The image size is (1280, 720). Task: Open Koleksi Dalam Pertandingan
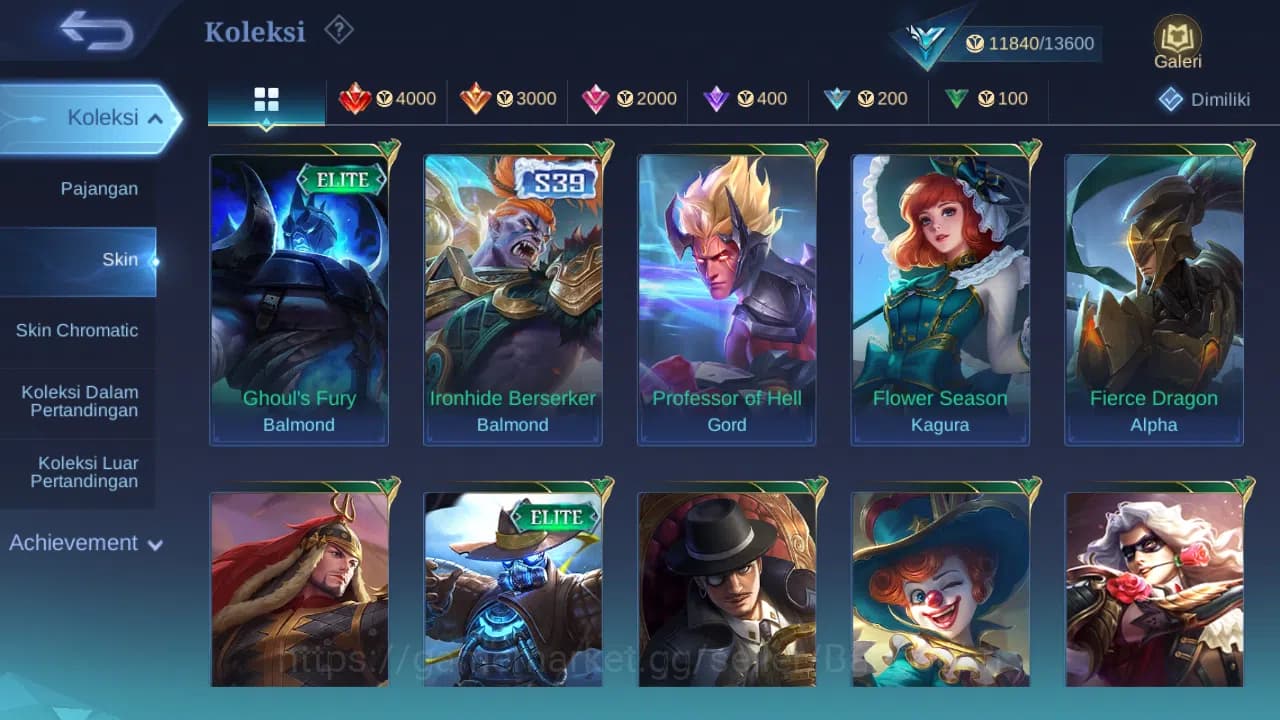point(78,401)
